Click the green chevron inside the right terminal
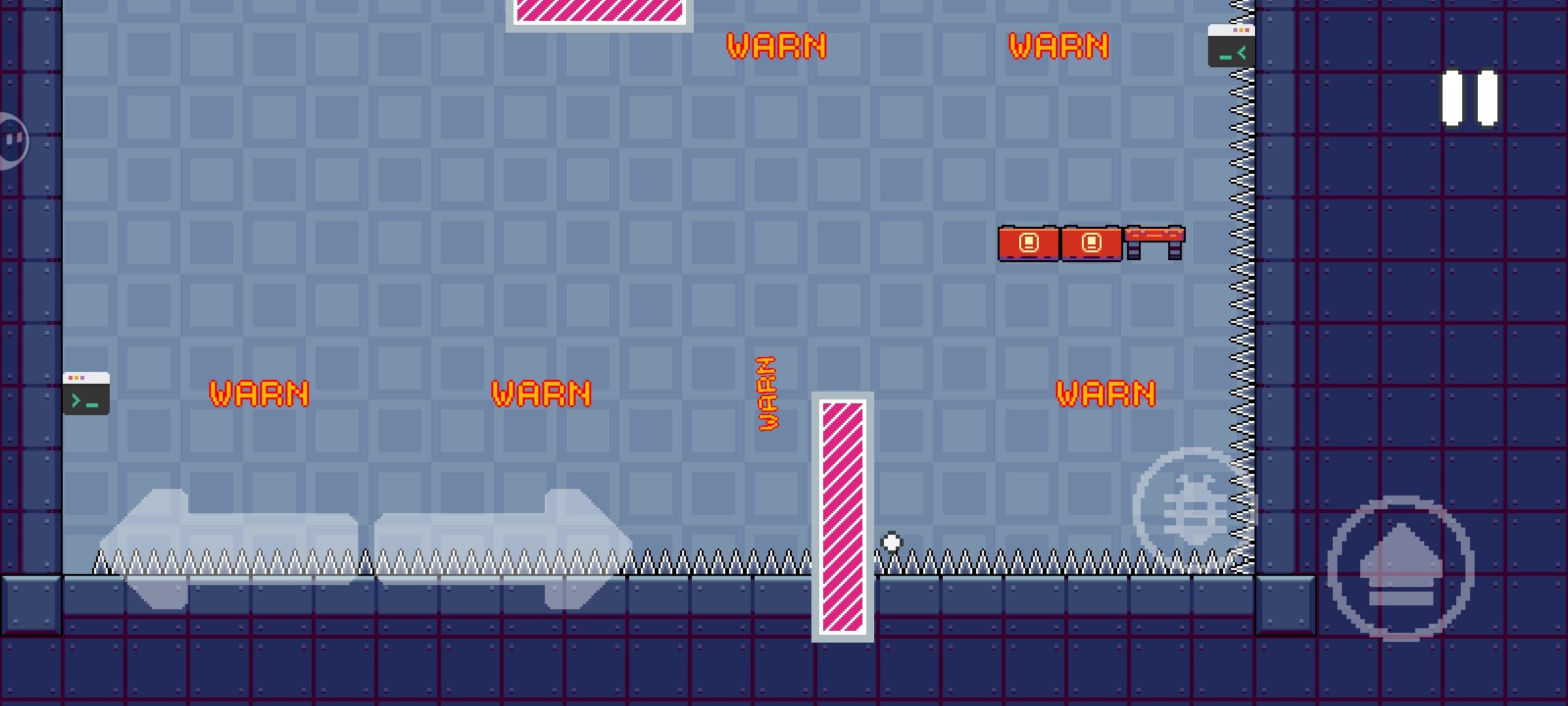The height and width of the screenshot is (706, 1568). pos(1242,51)
